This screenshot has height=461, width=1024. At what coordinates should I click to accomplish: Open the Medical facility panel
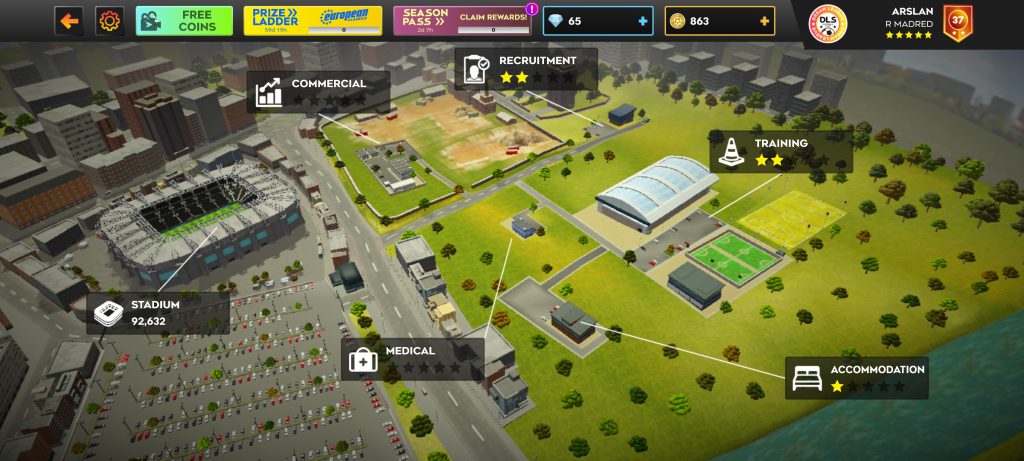413,358
